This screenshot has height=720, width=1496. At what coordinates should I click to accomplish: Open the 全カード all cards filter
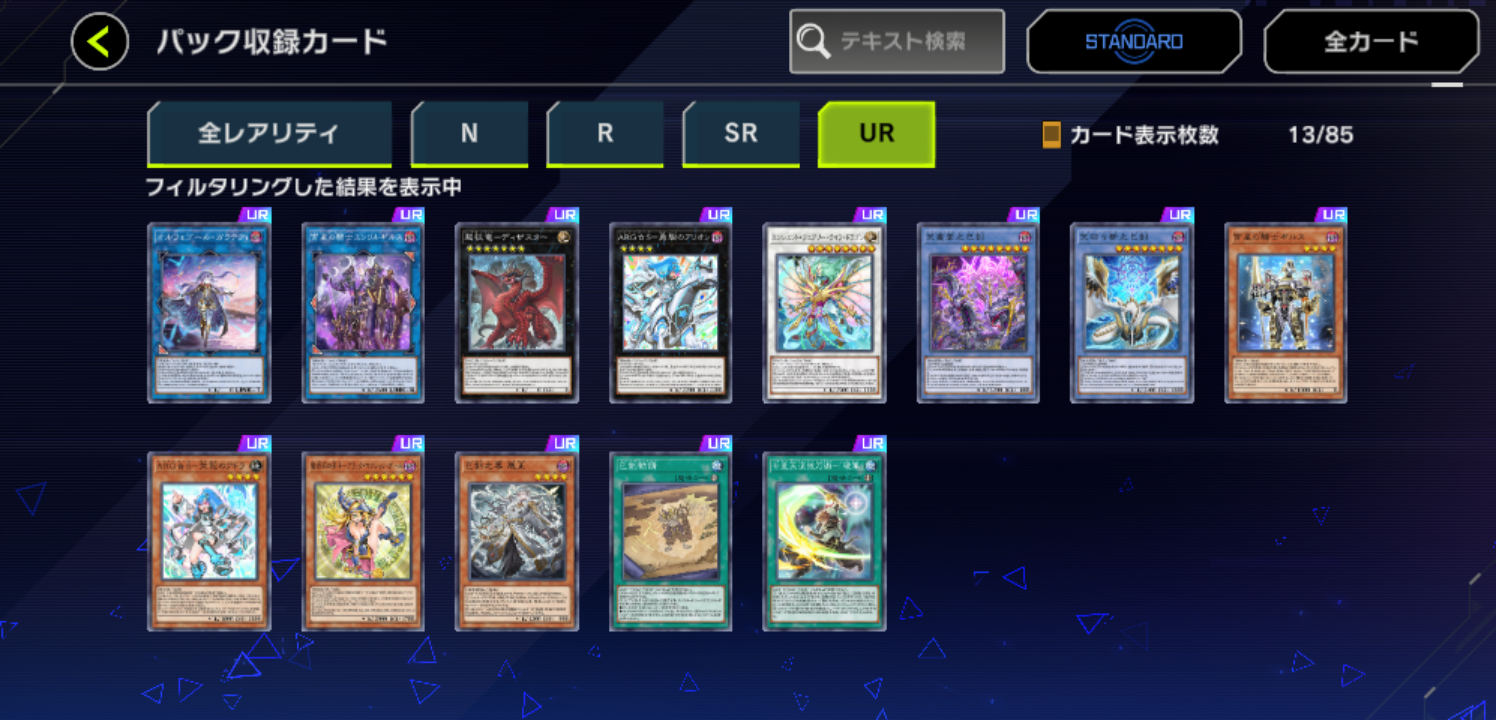point(1371,42)
